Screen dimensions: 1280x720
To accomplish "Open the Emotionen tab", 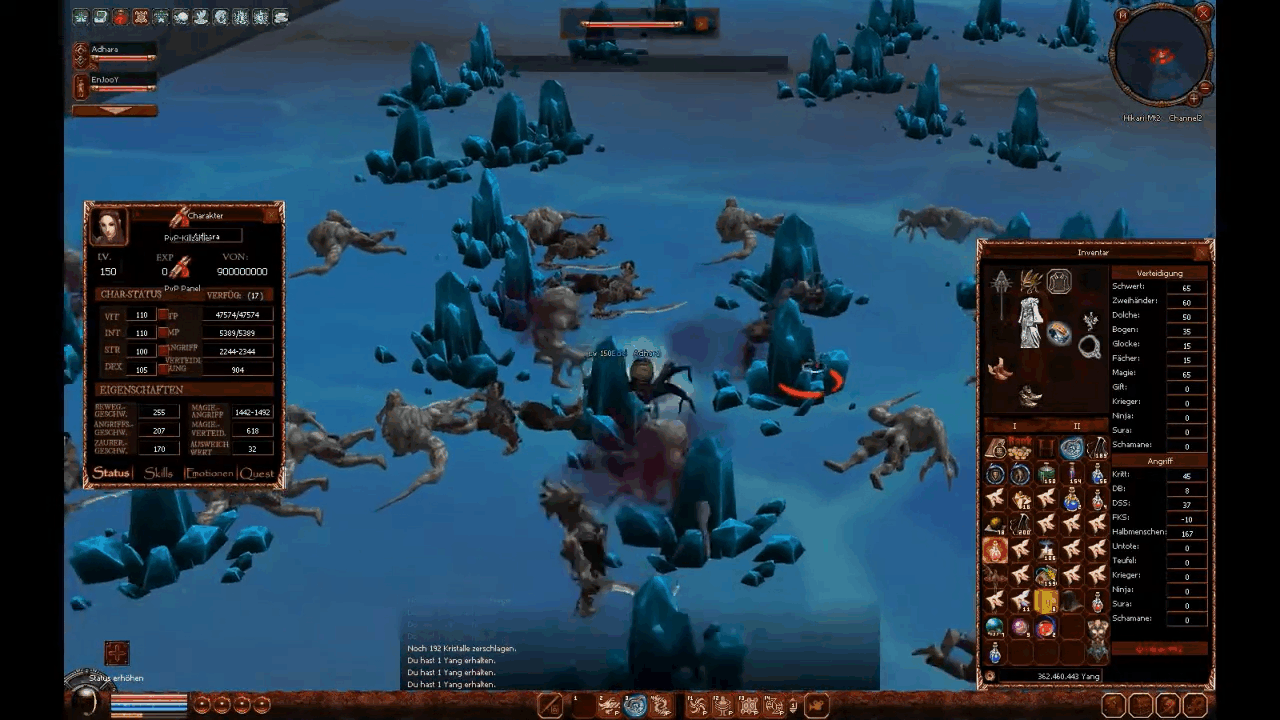I will pos(209,473).
